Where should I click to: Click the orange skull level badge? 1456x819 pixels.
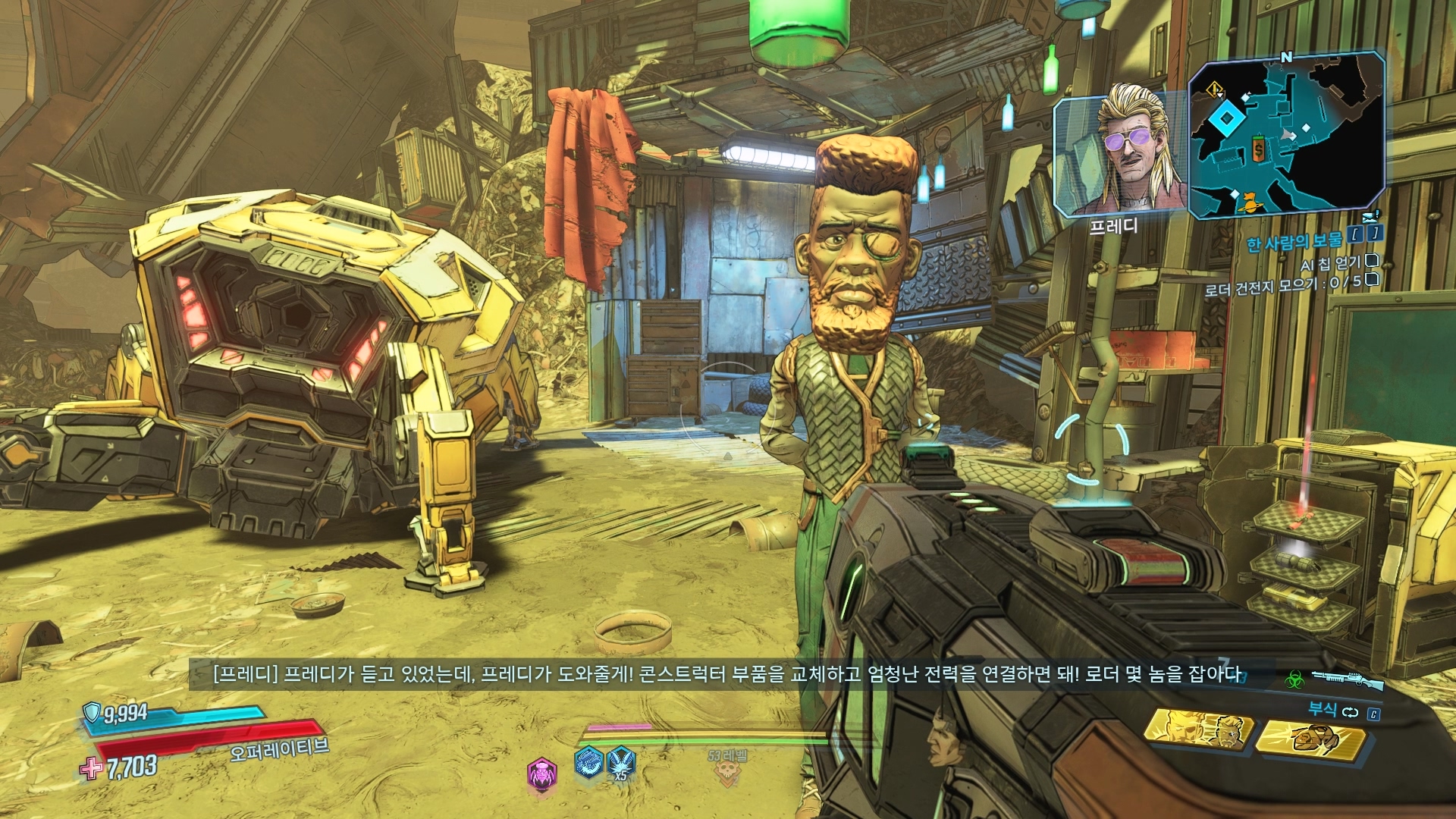[x=728, y=772]
